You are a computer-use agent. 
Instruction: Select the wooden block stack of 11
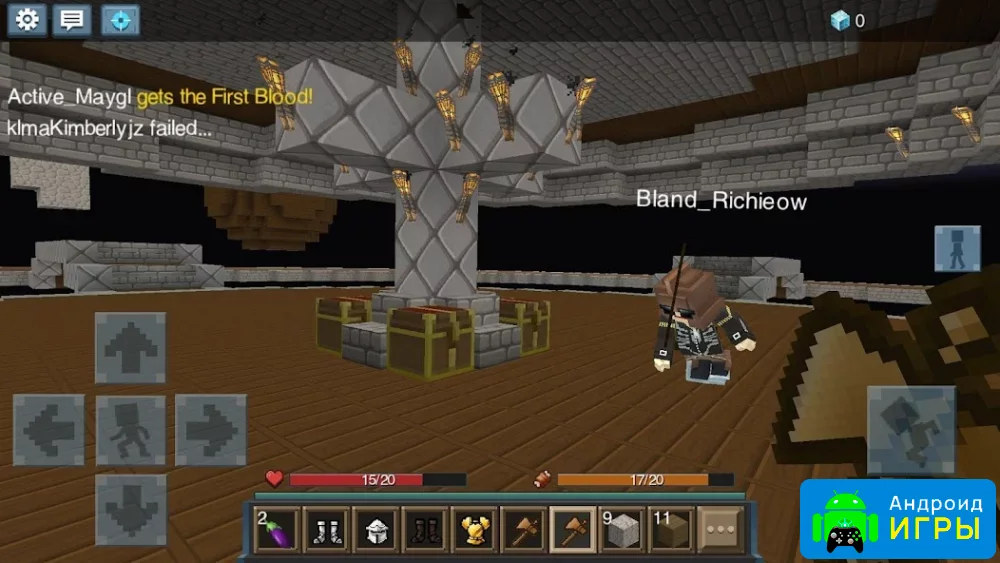(x=672, y=529)
